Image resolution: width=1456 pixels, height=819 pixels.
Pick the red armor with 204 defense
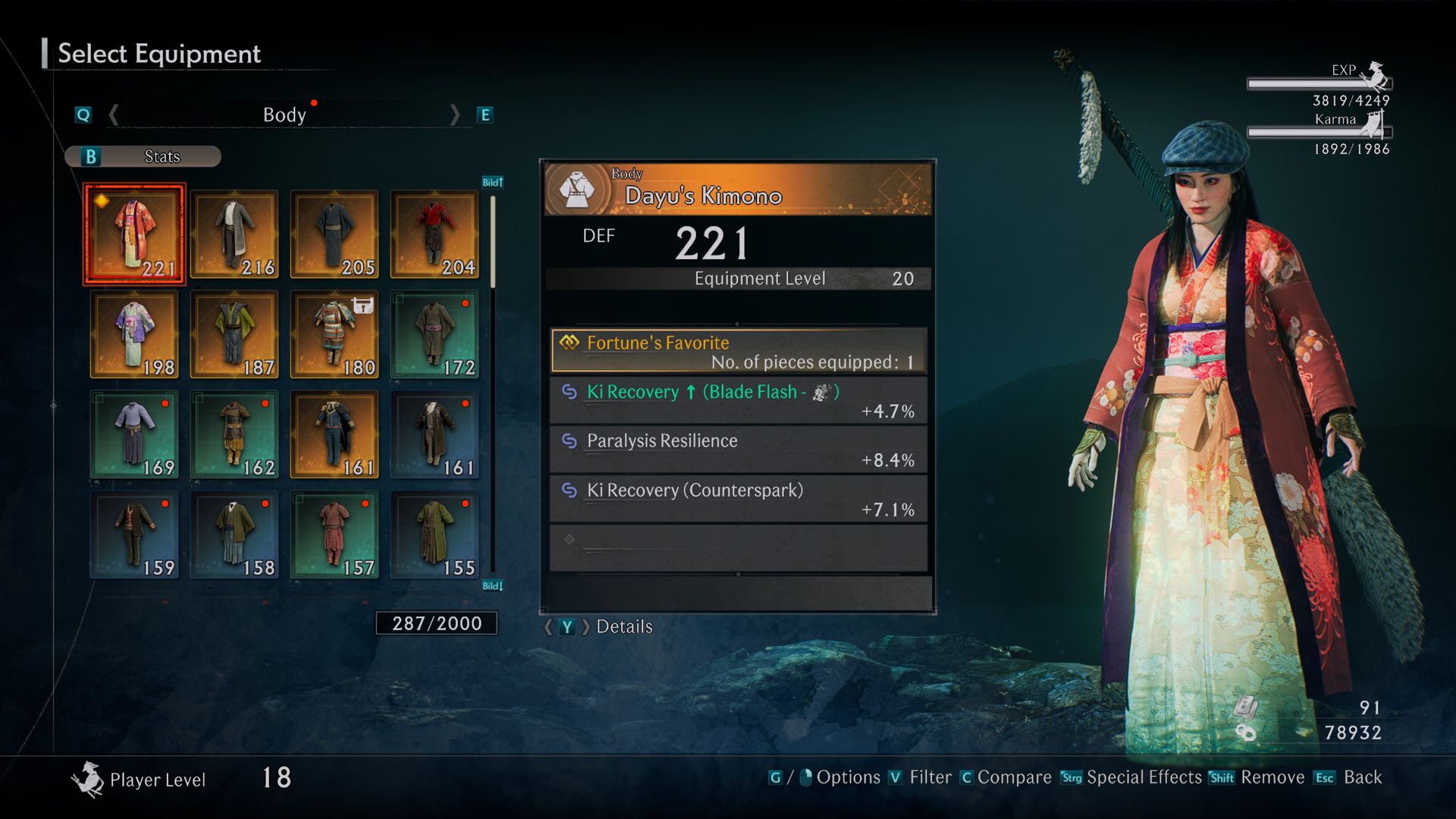(x=435, y=234)
